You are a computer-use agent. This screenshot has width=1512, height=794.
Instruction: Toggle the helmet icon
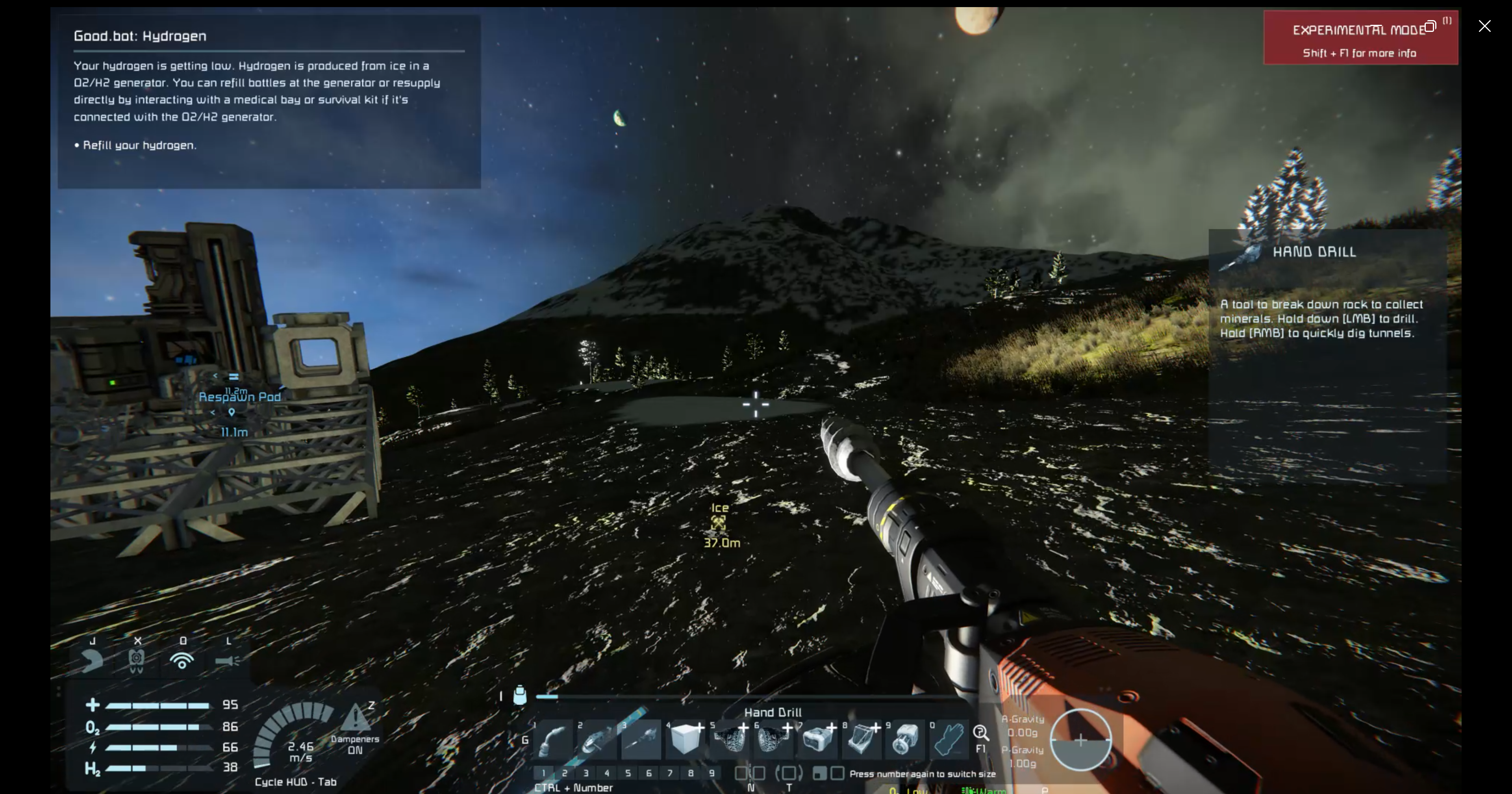(137, 661)
